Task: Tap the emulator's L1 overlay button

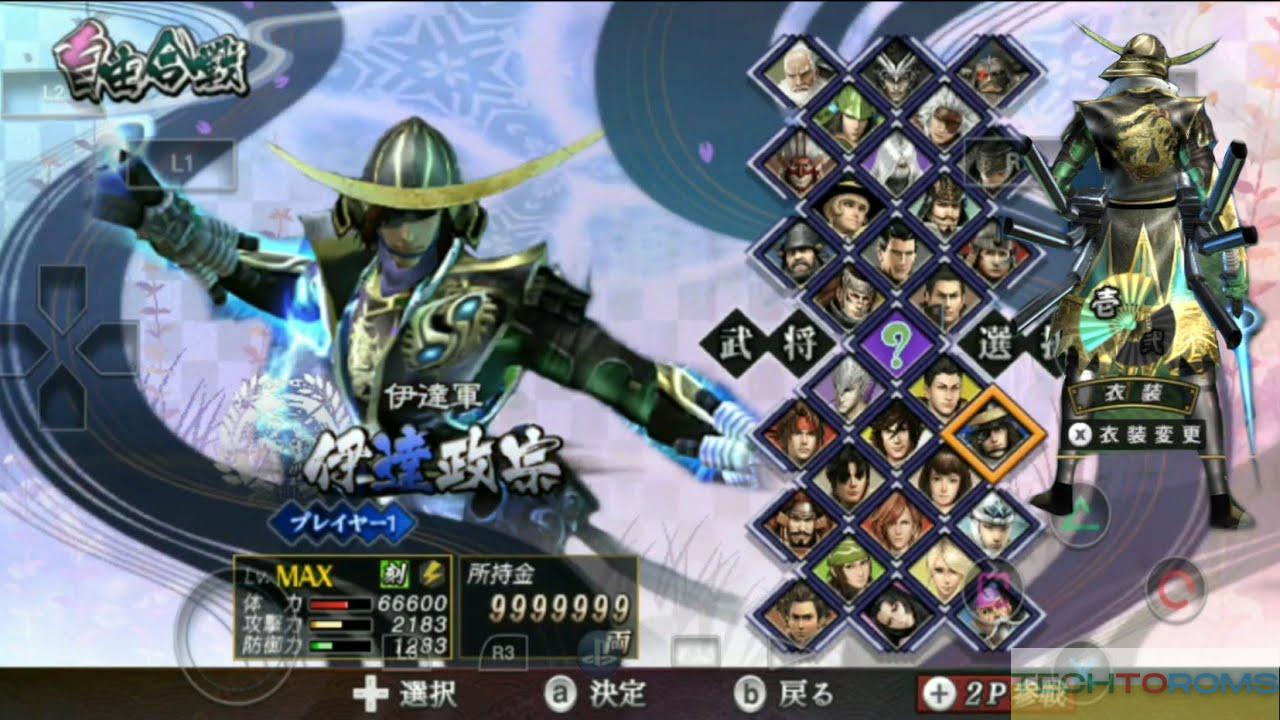Action: tap(180, 162)
